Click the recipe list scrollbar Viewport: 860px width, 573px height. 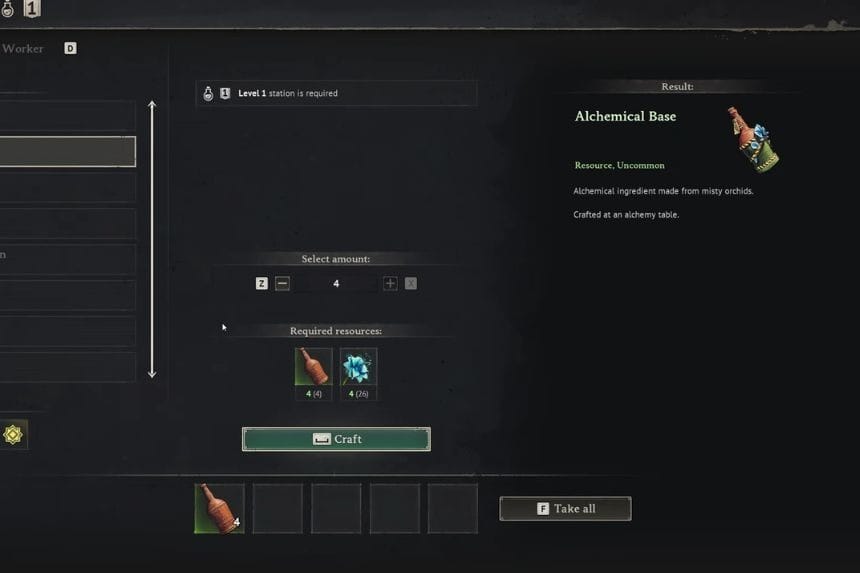pyautogui.click(x=152, y=239)
